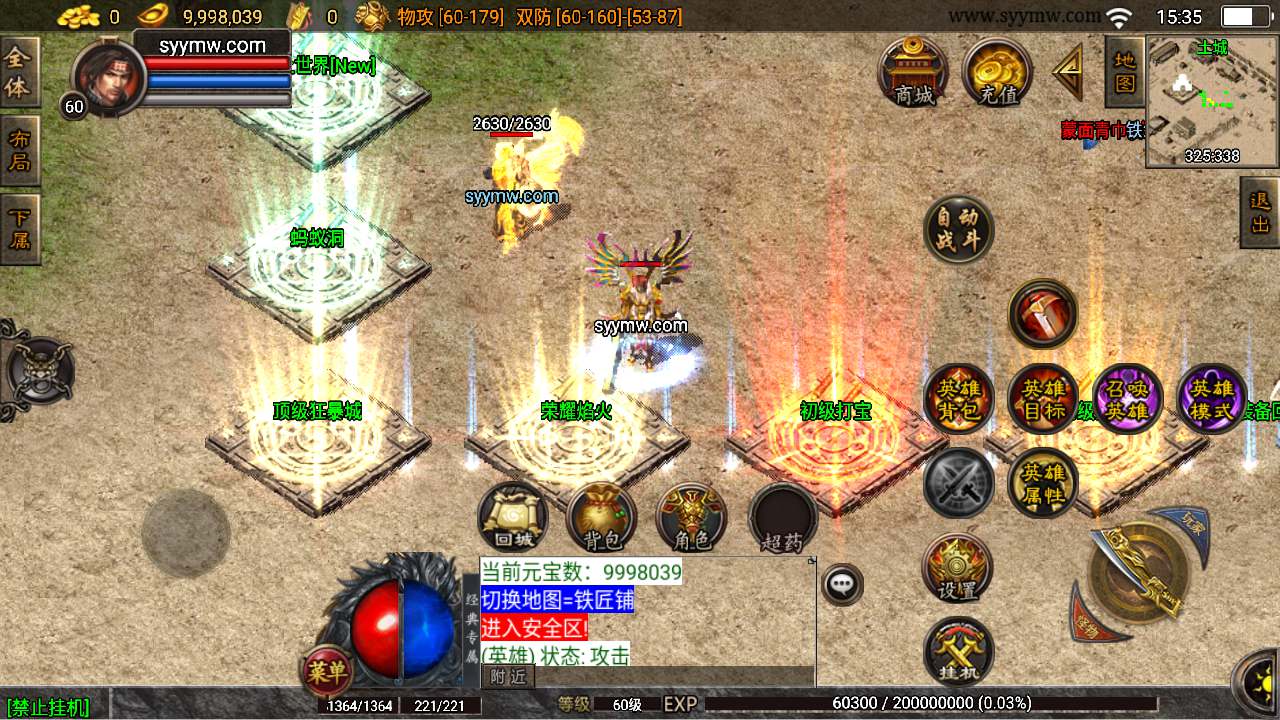This screenshot has height=720, width=1280.
Task: Open the 充值 recharge screen
Action: tap(997, 71)
